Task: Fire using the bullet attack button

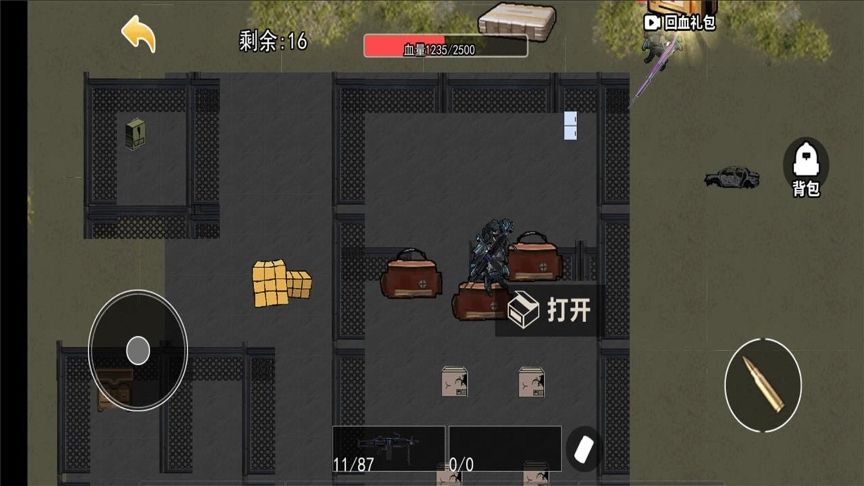Action: (763, 385)
